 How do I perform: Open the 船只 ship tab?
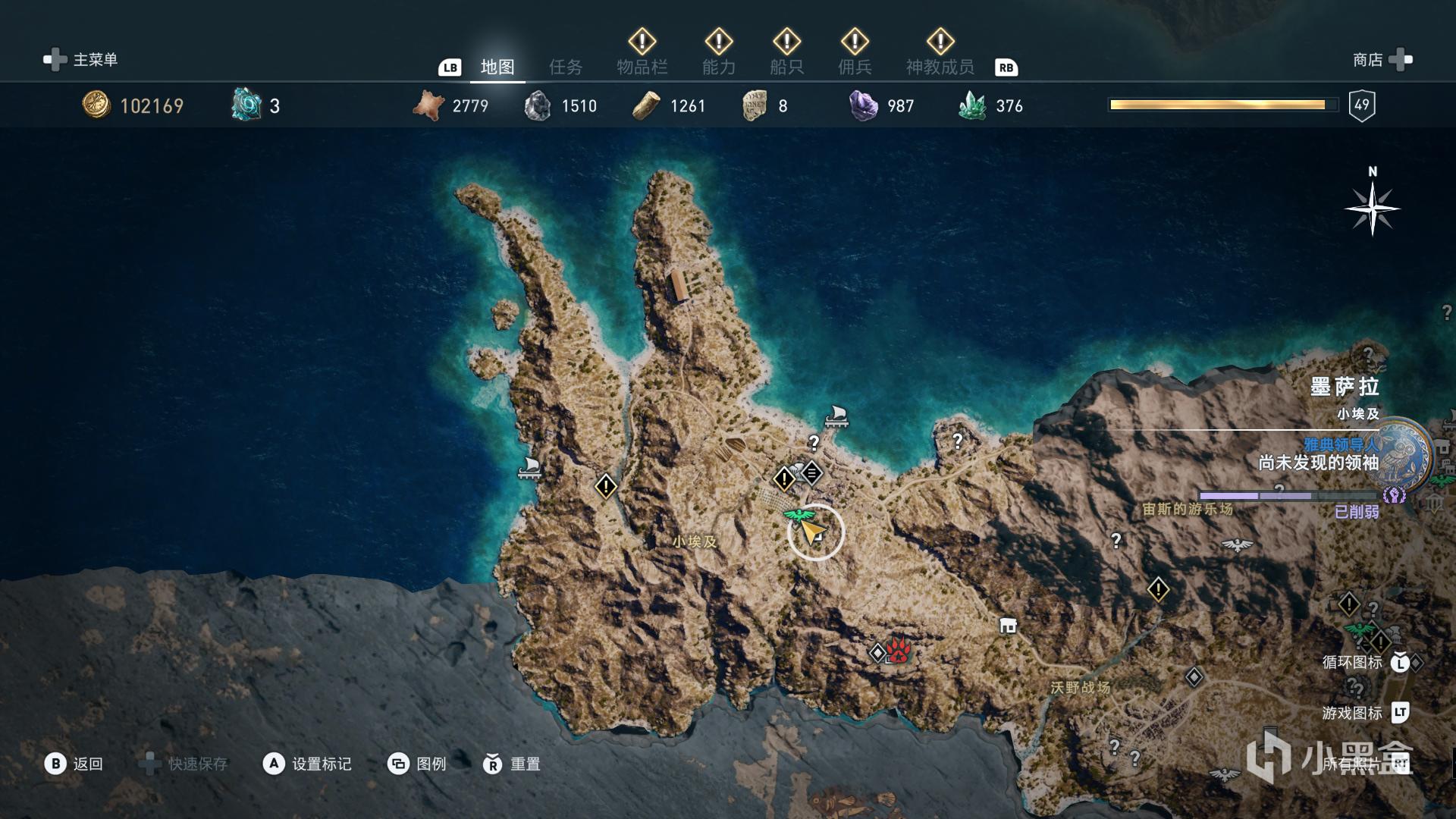click(x=786, y=67)
